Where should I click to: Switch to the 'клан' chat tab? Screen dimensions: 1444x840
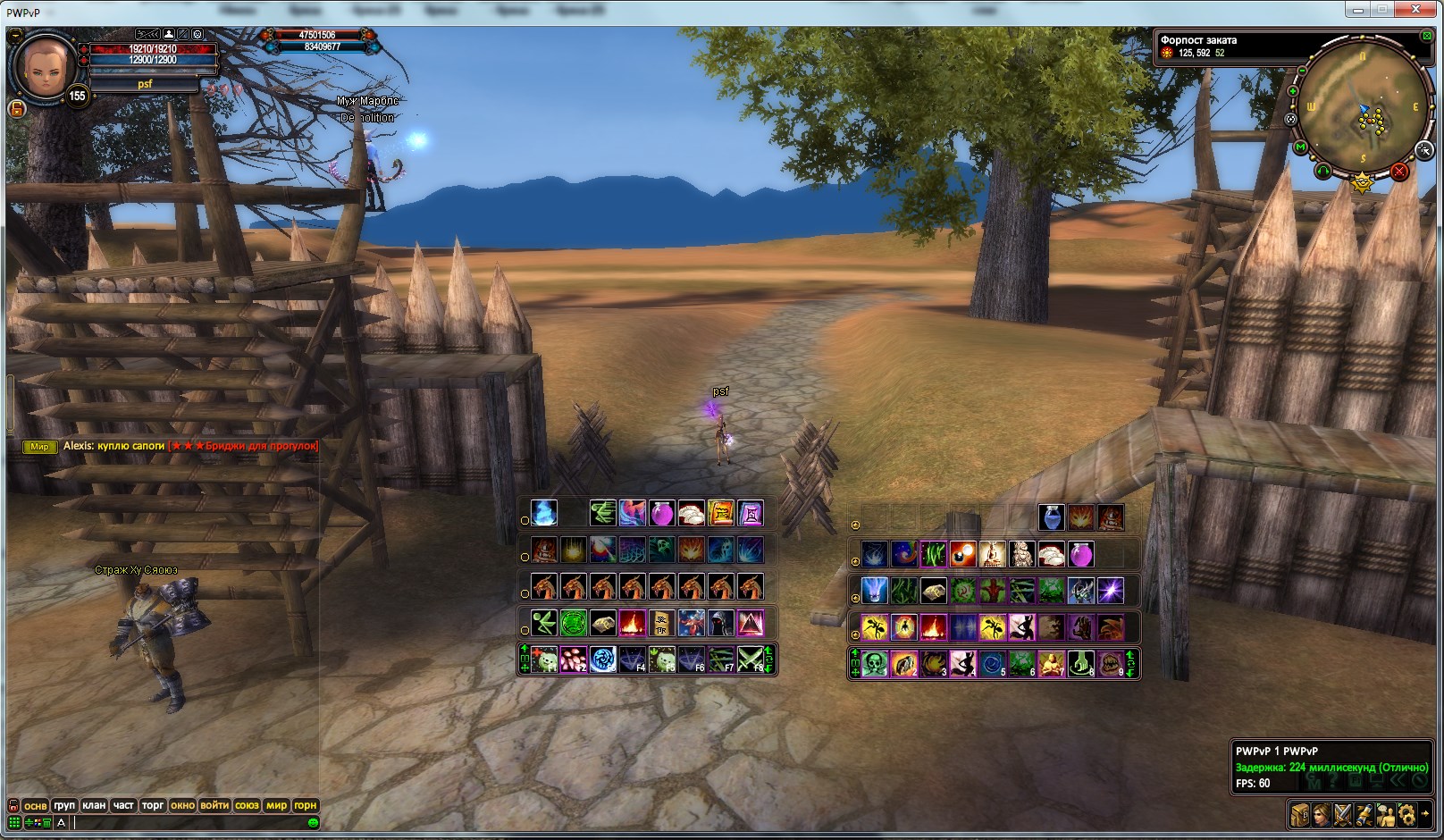pyautogui.click(x=94, y=805)
